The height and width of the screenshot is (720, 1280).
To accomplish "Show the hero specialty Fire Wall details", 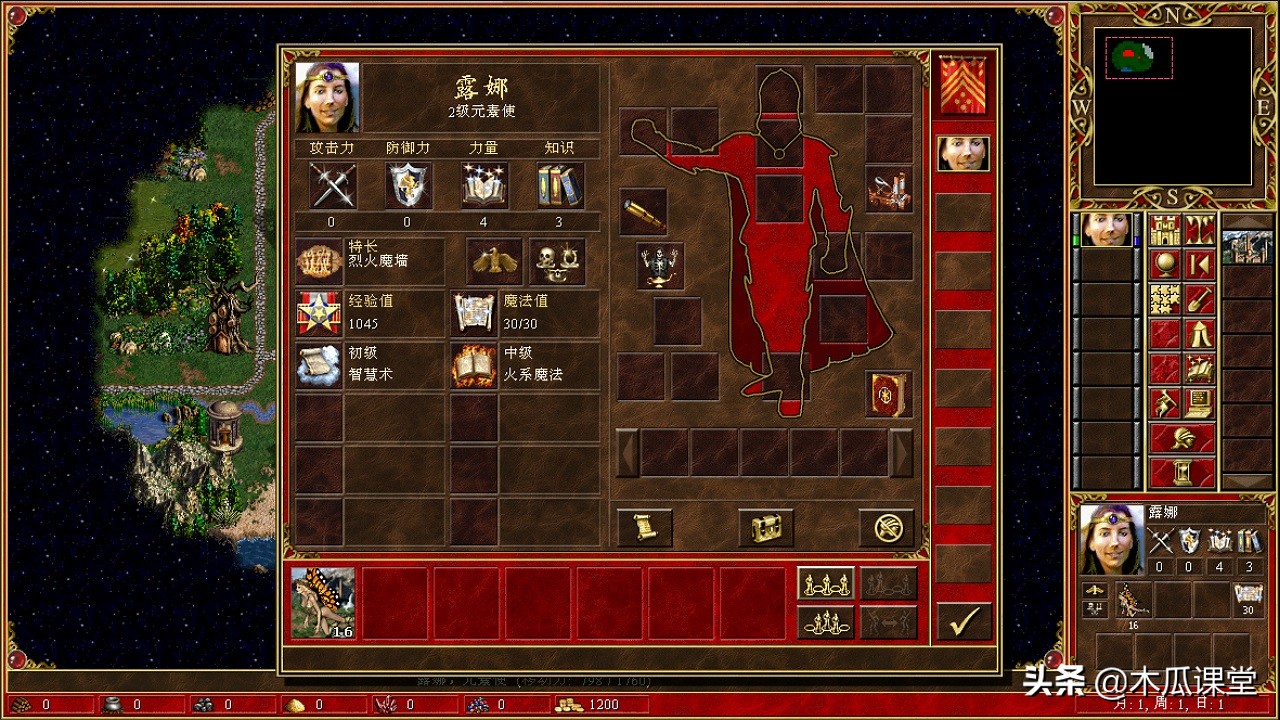I will (x=320, y=261).
